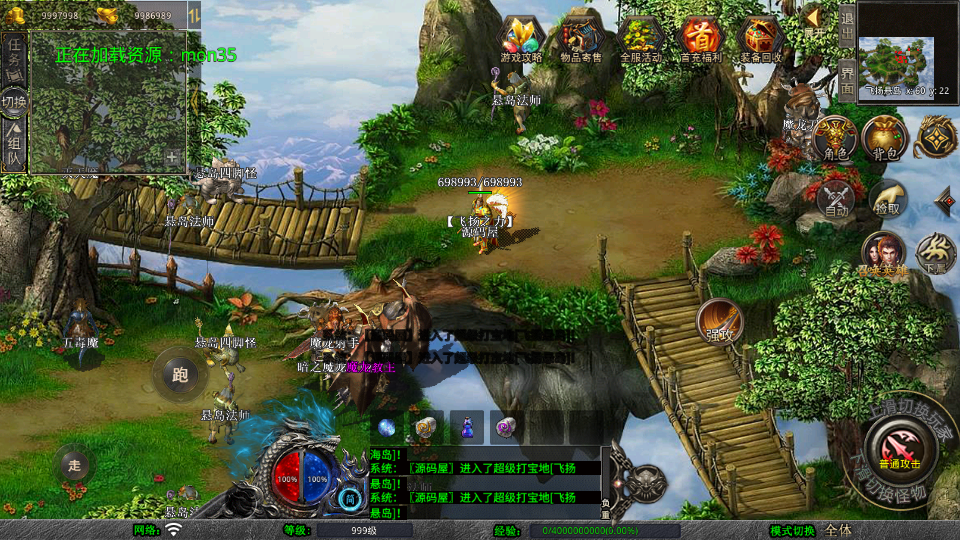Open the 界面 interface button
This screenshot has height=540, width=960.
[847, 79]
